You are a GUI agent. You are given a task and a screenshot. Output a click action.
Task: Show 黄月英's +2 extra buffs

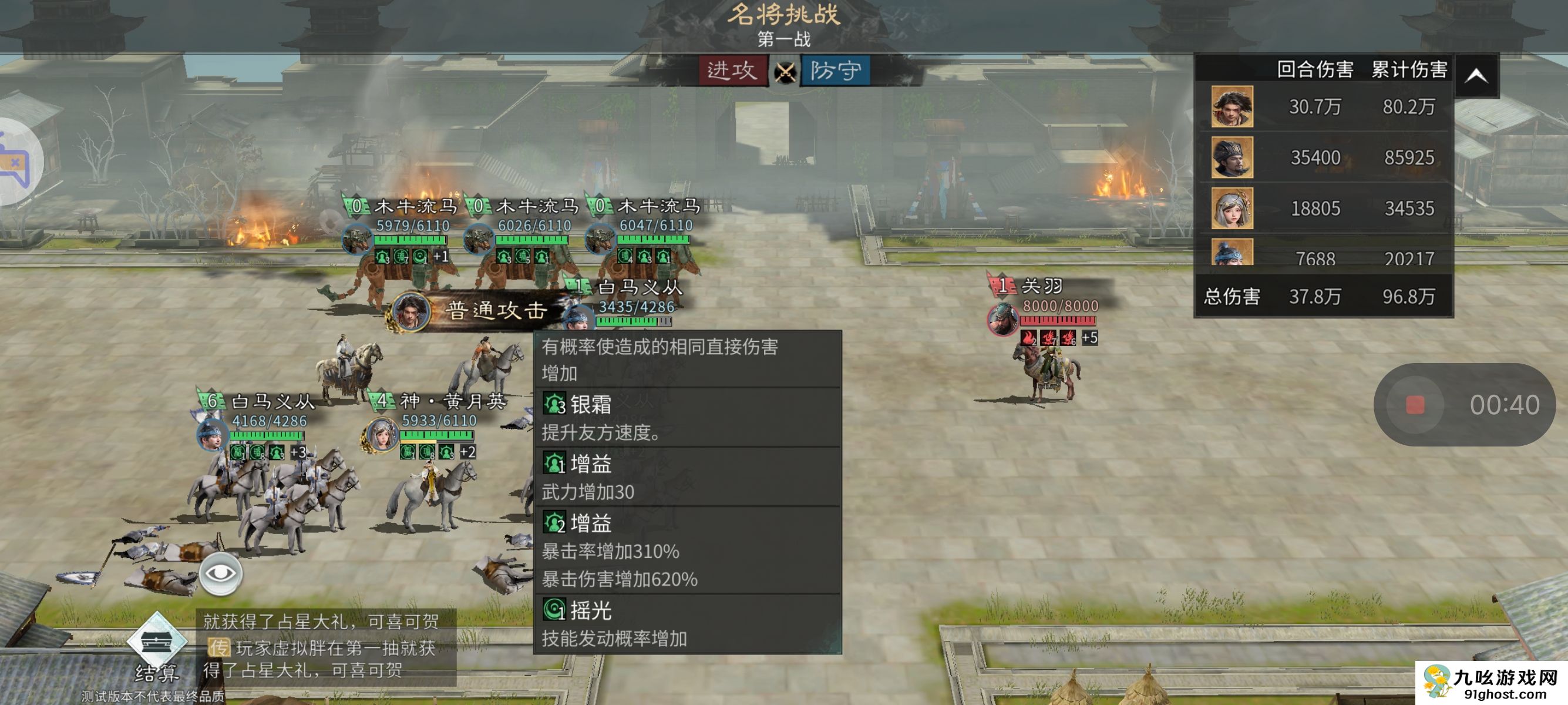(467, 452)
